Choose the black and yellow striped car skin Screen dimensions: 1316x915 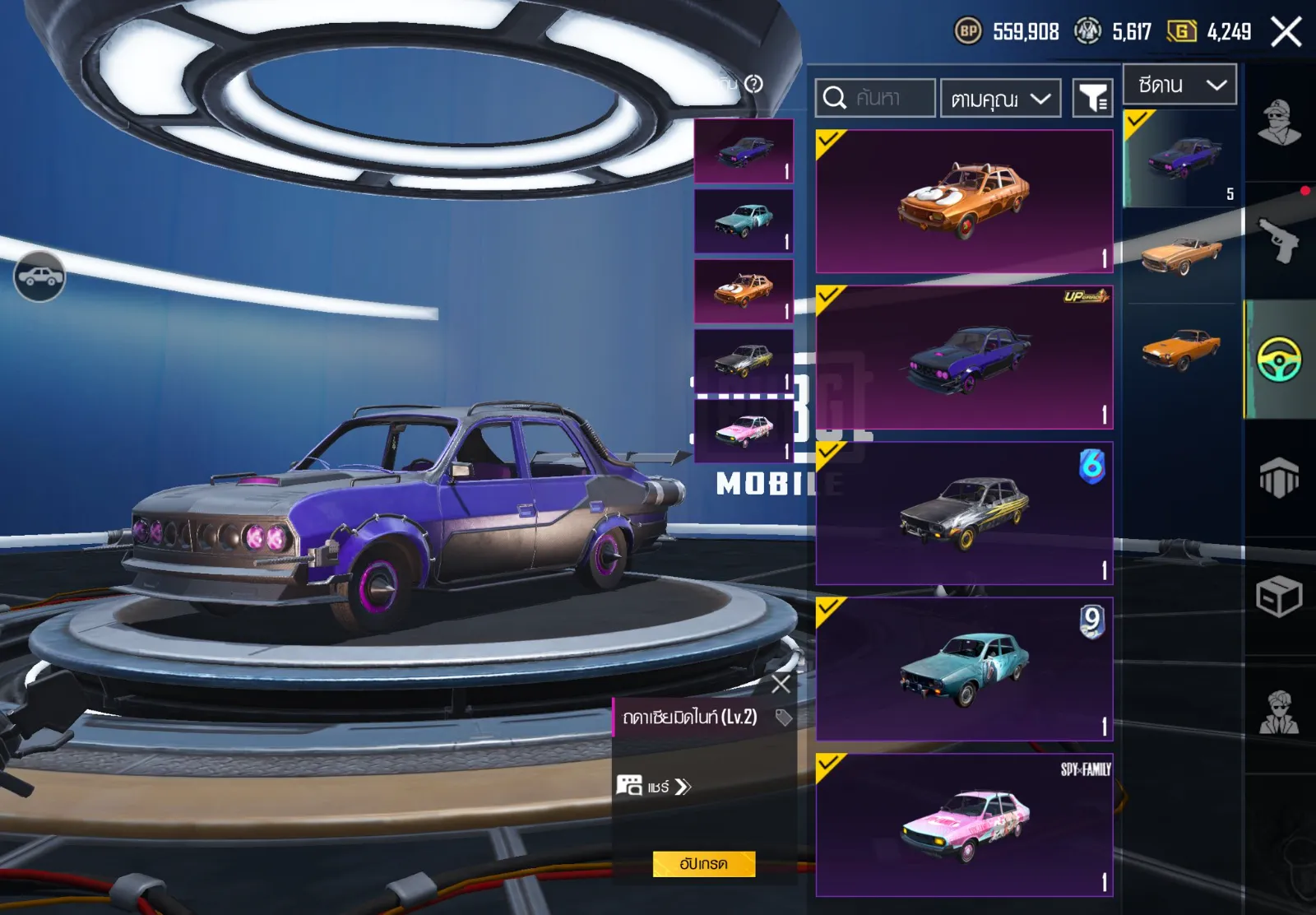[964, 513]
